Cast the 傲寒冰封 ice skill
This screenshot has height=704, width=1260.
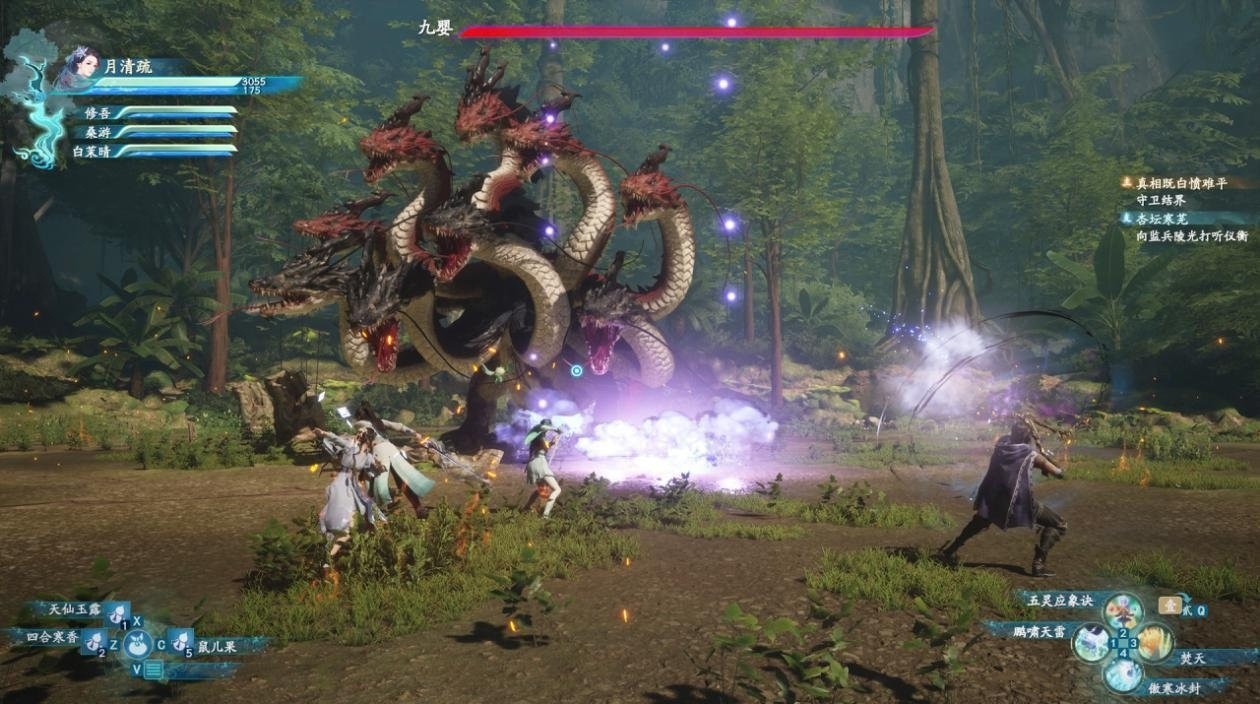[x=1123, y=675]
